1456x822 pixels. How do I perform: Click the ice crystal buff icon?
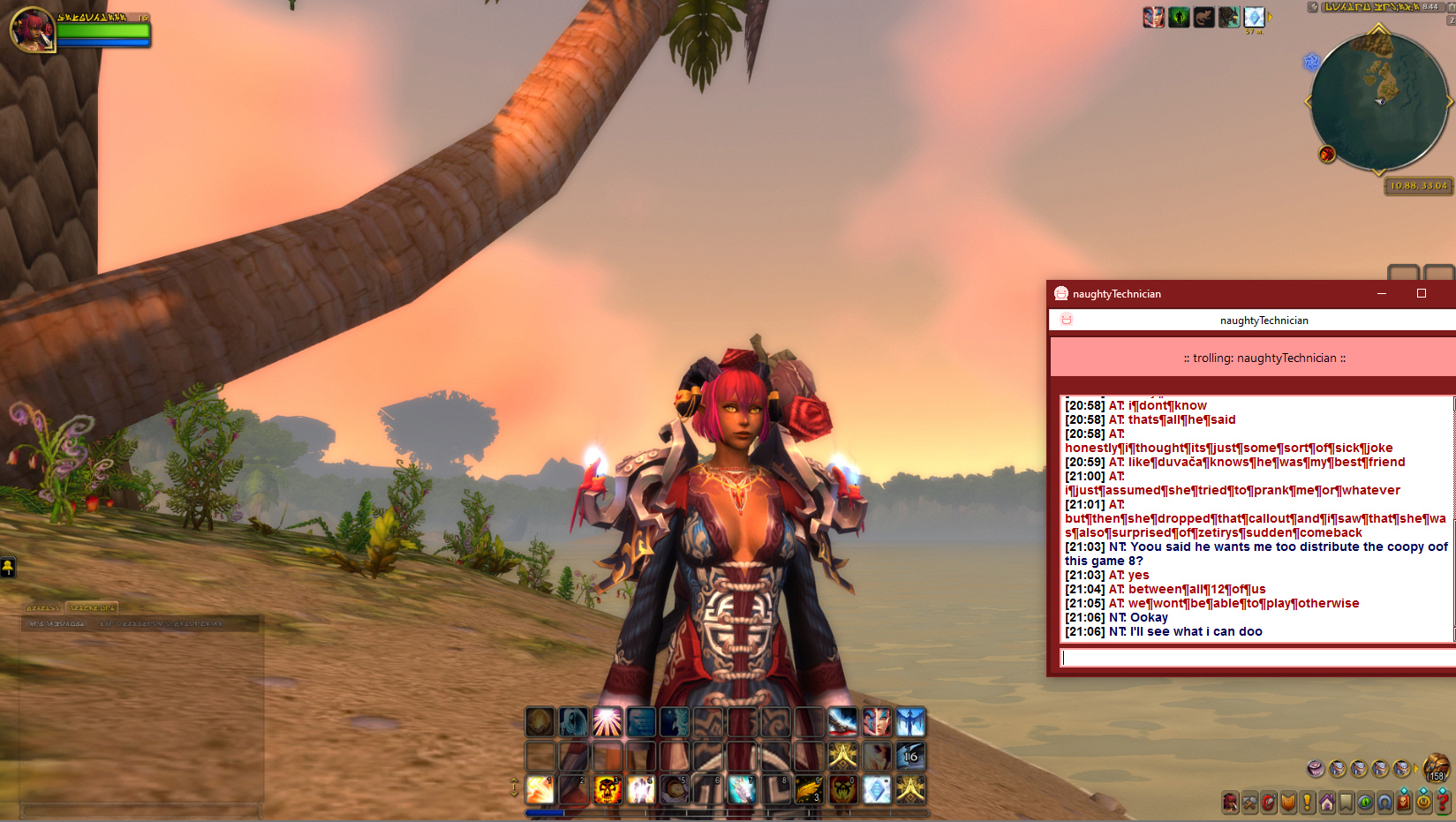click(x=1254, y=18)
